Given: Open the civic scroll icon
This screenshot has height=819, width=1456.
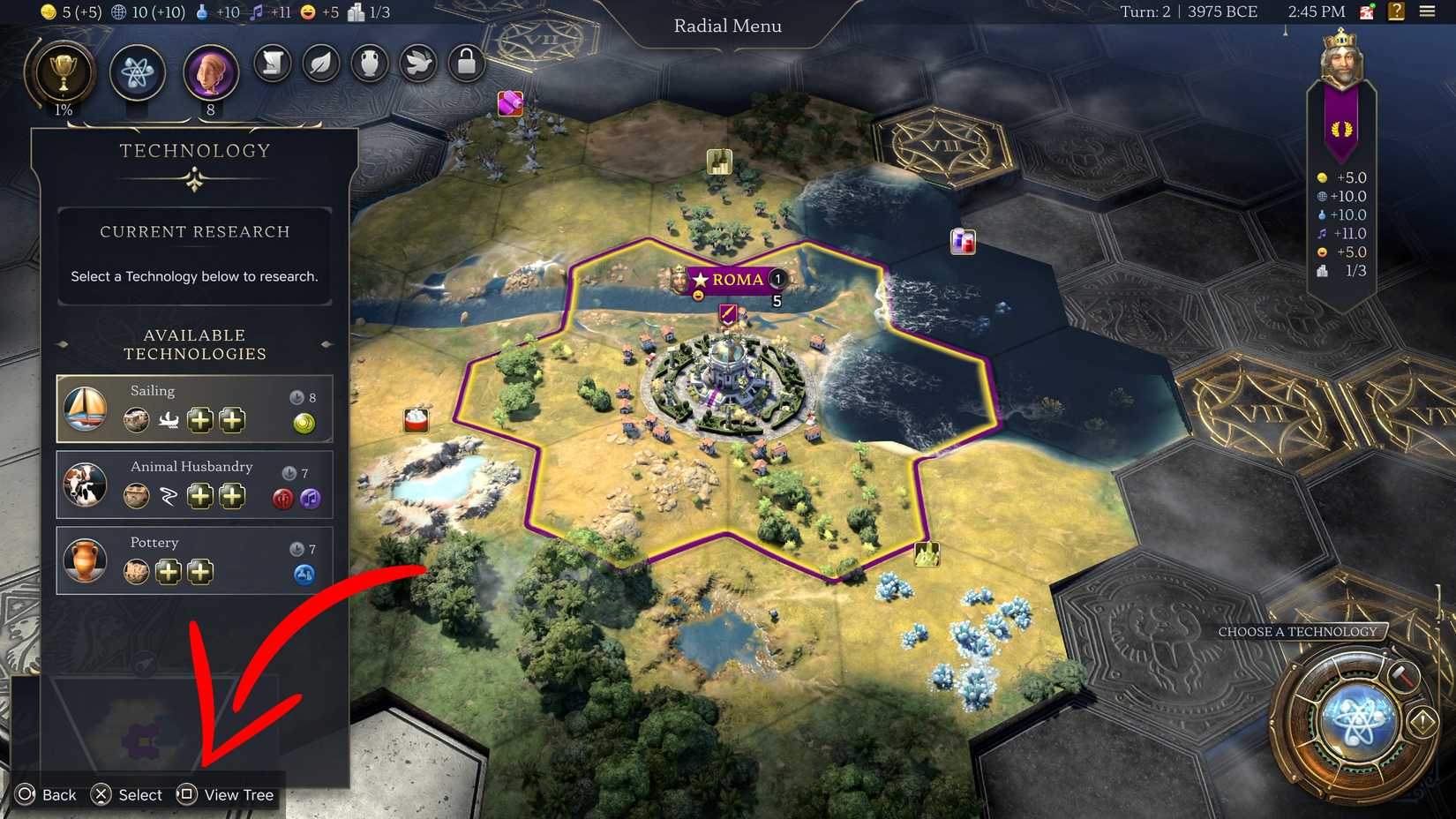Looking at the screenshot, I should coord(272,64).
